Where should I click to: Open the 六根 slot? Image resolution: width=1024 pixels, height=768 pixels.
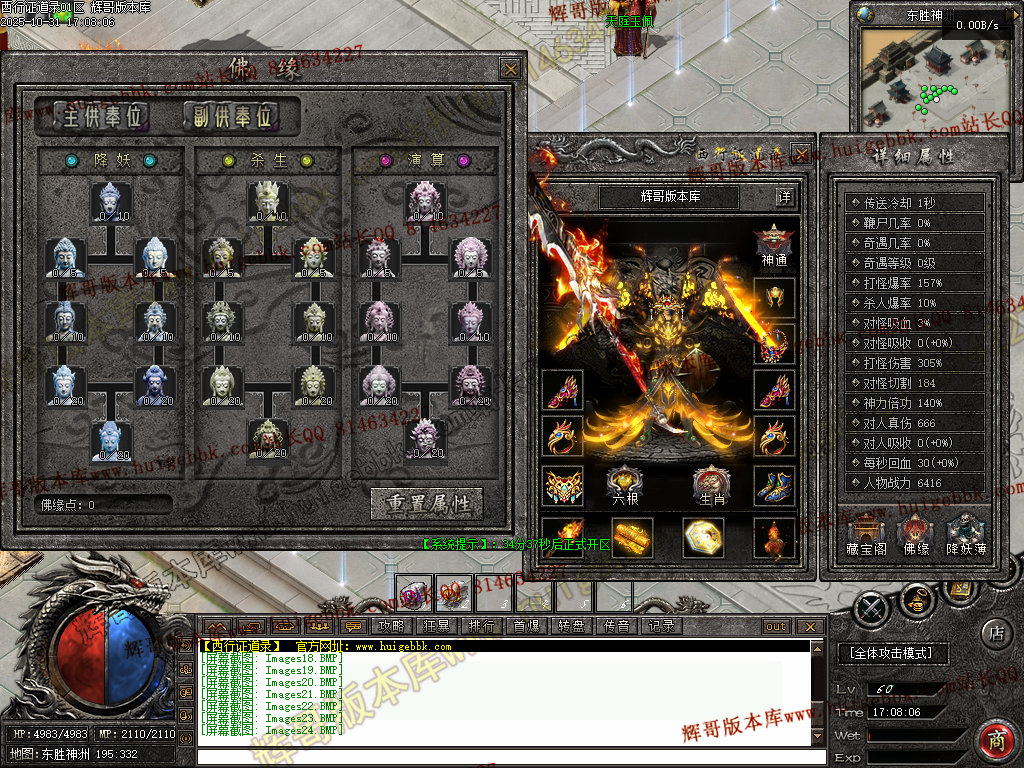pyautogui.click(x=625, y=485)
